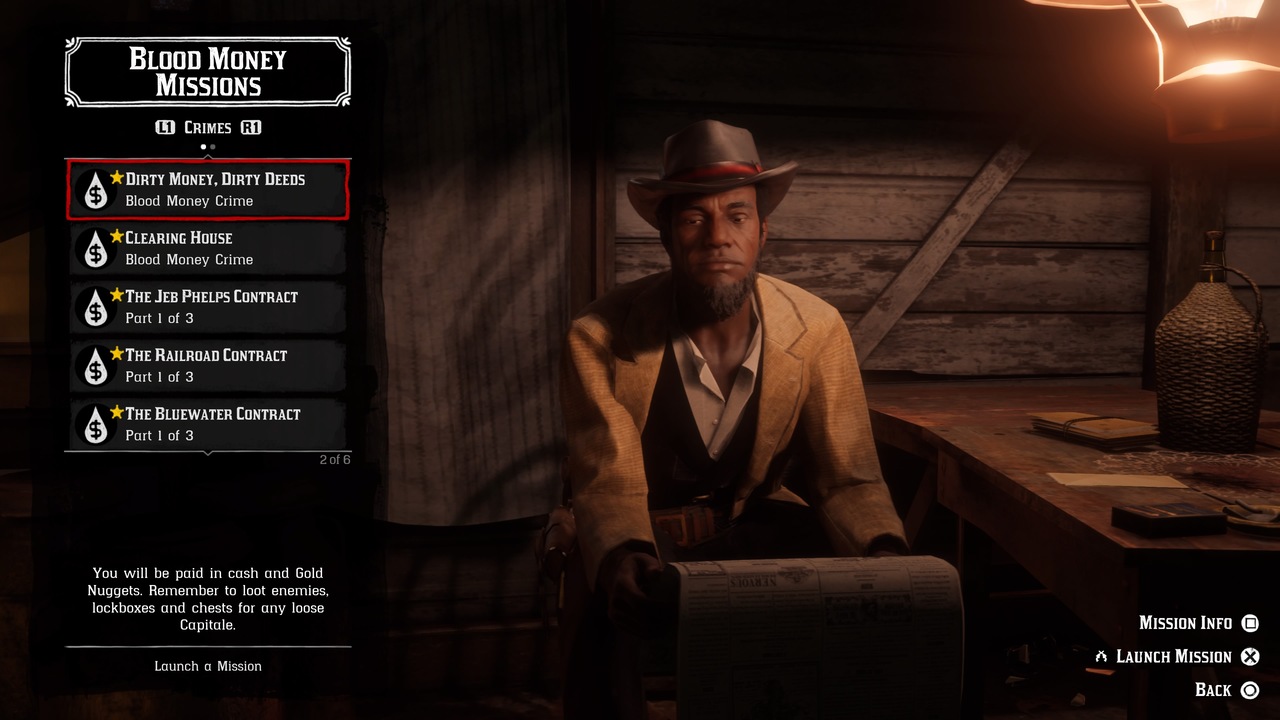Click the circle button icon next to Back
The width and height of the screenshot is (1280, 720).
coord(1250,690)
